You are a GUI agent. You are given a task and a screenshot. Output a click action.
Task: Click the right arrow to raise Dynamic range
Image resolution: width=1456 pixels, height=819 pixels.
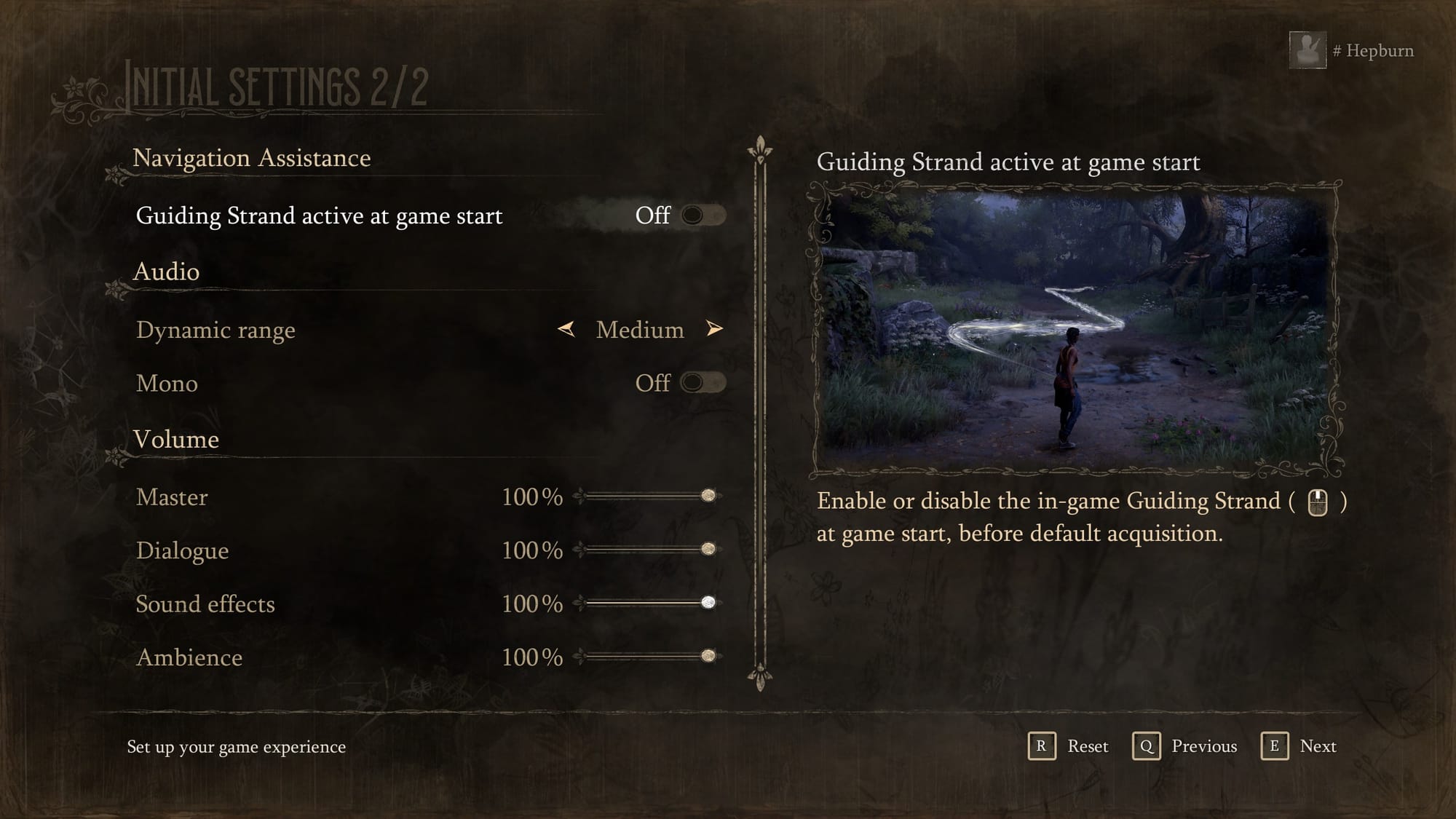tap(716, 330)
